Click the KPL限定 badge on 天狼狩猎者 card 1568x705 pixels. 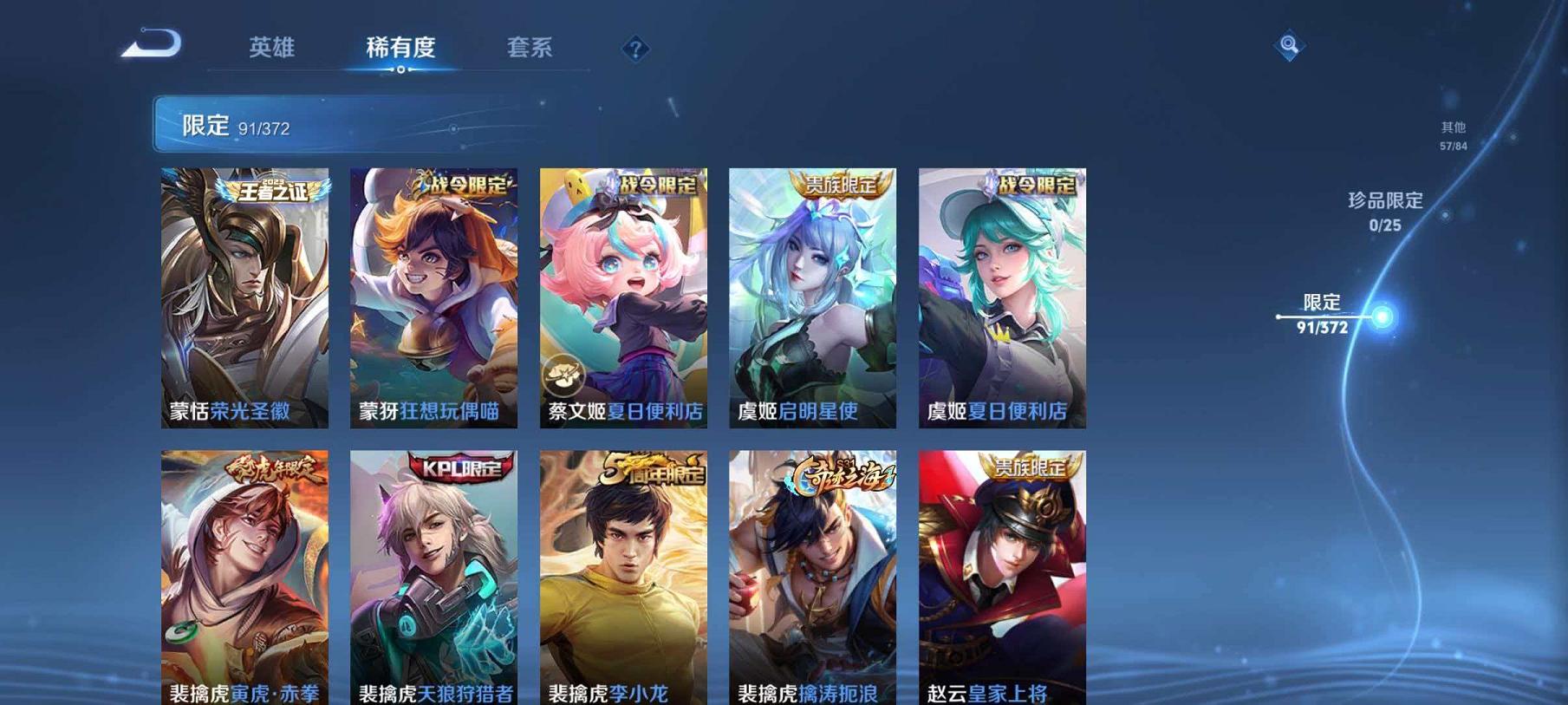click(462, 467)
